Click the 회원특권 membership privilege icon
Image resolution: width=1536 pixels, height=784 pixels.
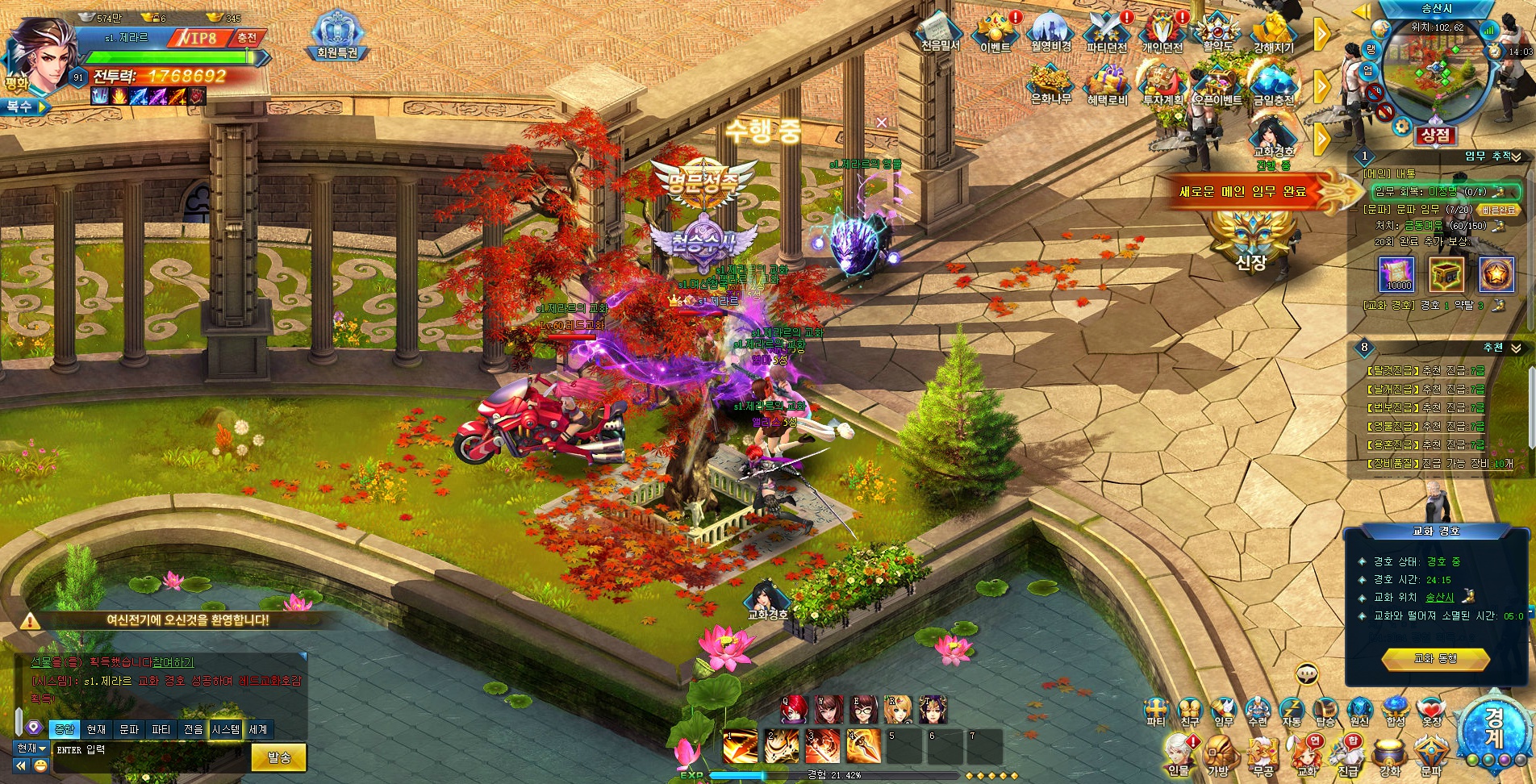click(336, 35)
